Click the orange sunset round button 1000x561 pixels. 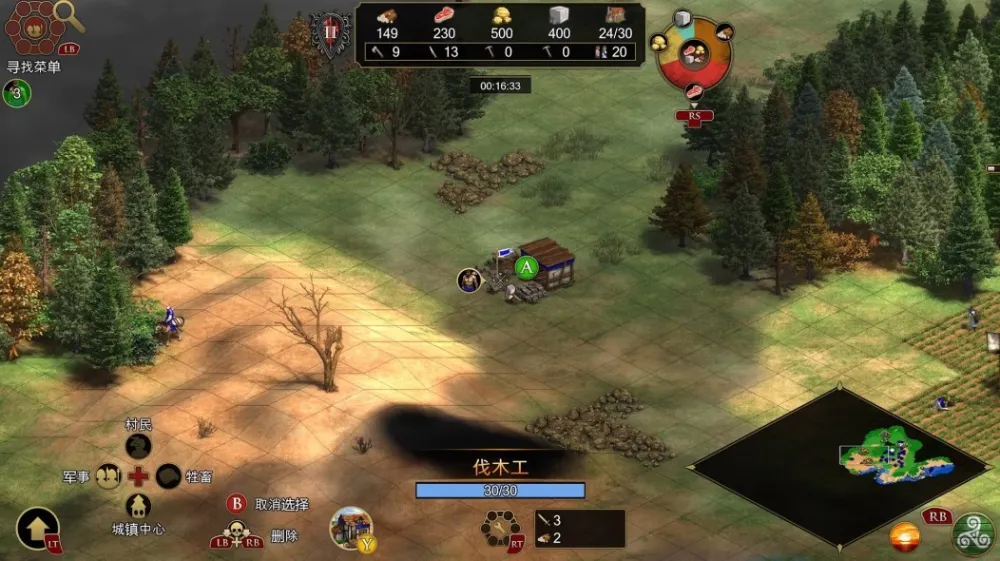pos(905,537)
